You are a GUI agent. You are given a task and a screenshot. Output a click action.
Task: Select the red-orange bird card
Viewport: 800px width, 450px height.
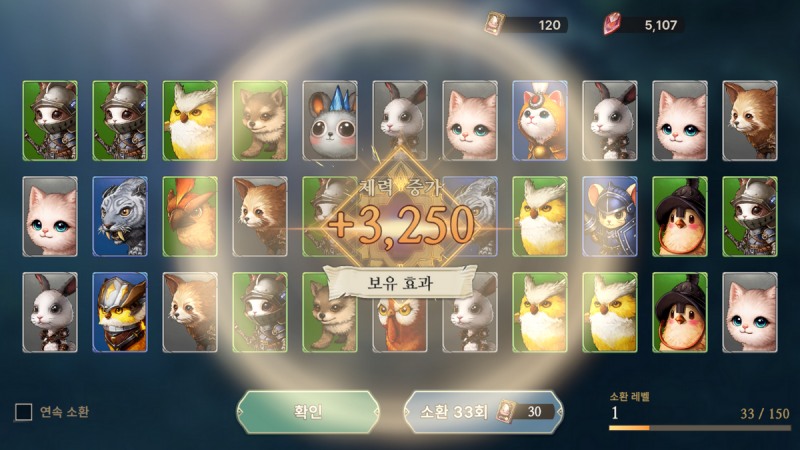[190, 216]
